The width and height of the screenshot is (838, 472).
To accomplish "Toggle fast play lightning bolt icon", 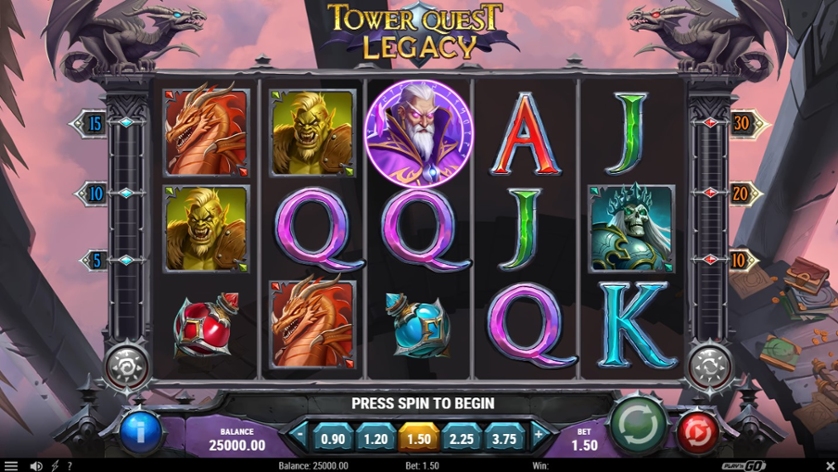I will pos(54,466).
